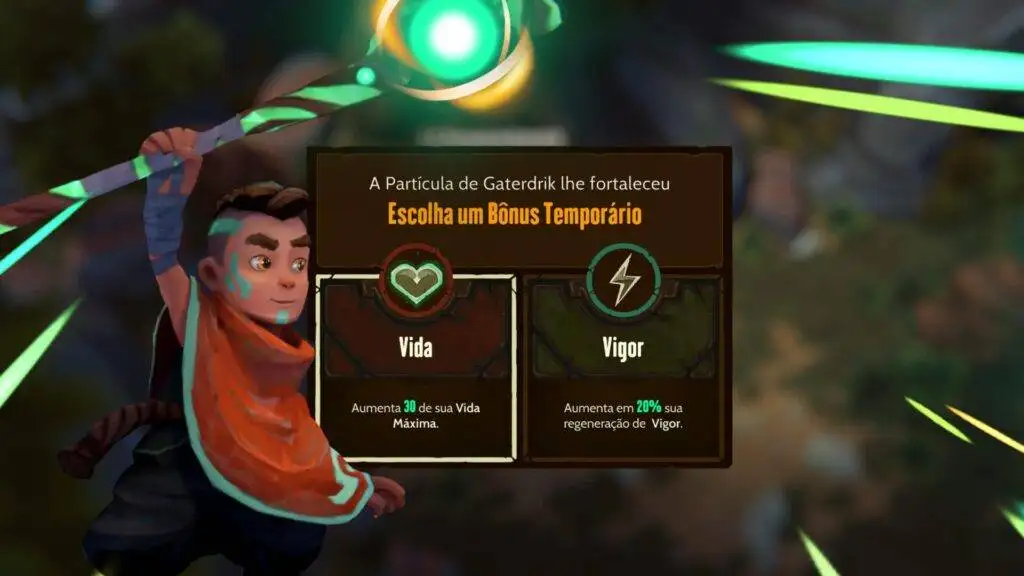Pick the lightning bolt Vigor icon

pos(624,281)
